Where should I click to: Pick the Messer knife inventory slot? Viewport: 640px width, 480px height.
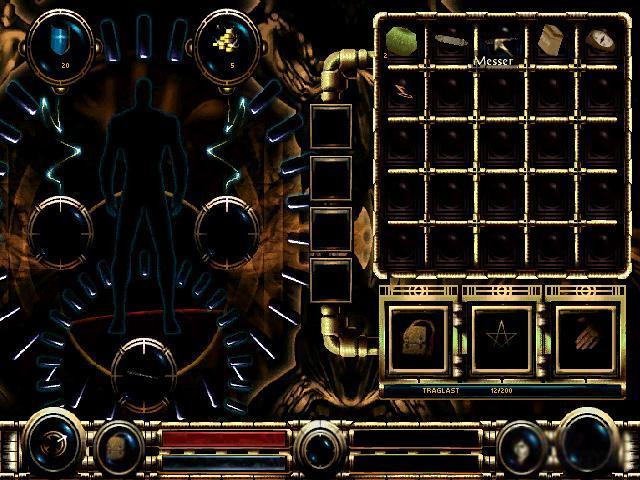(501, 43)
